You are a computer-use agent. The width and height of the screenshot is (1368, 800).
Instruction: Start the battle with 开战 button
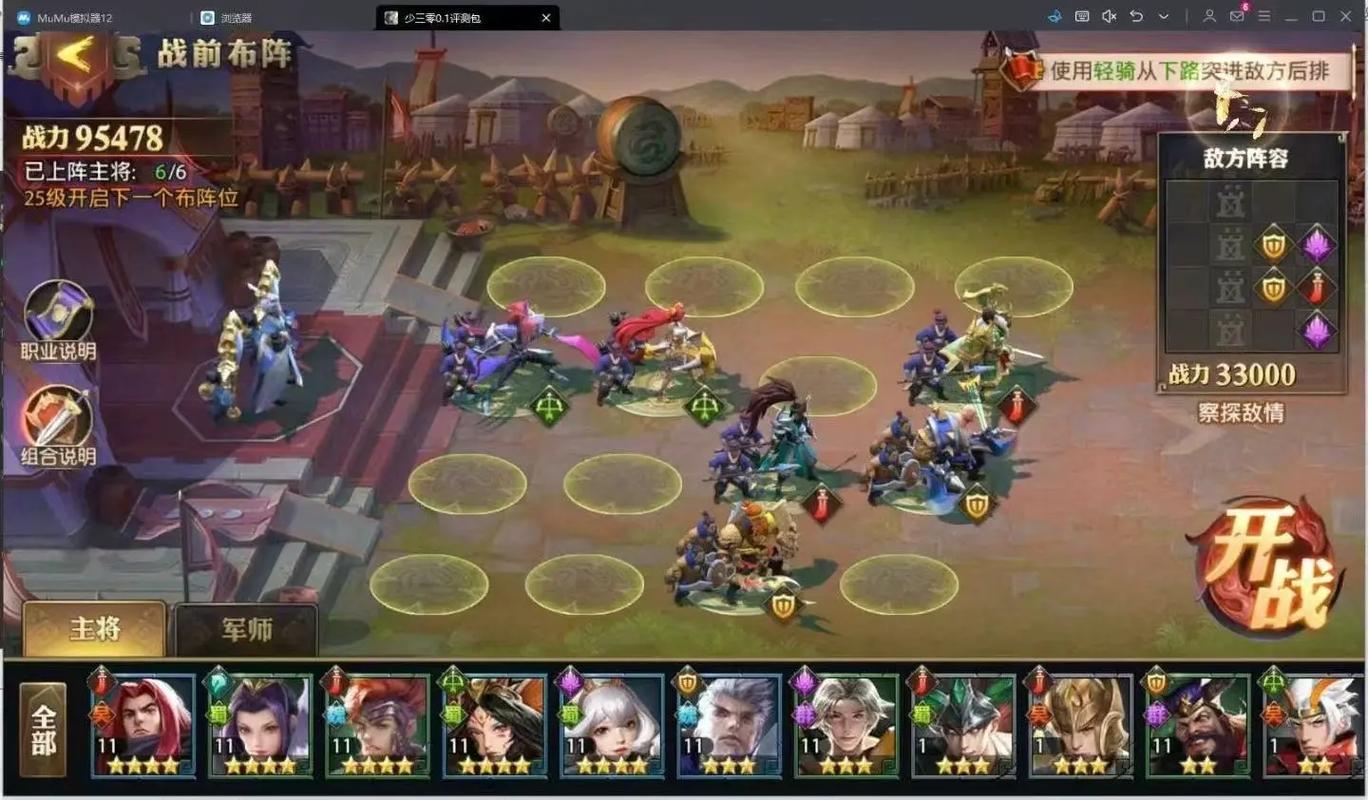pos(1268,567)
